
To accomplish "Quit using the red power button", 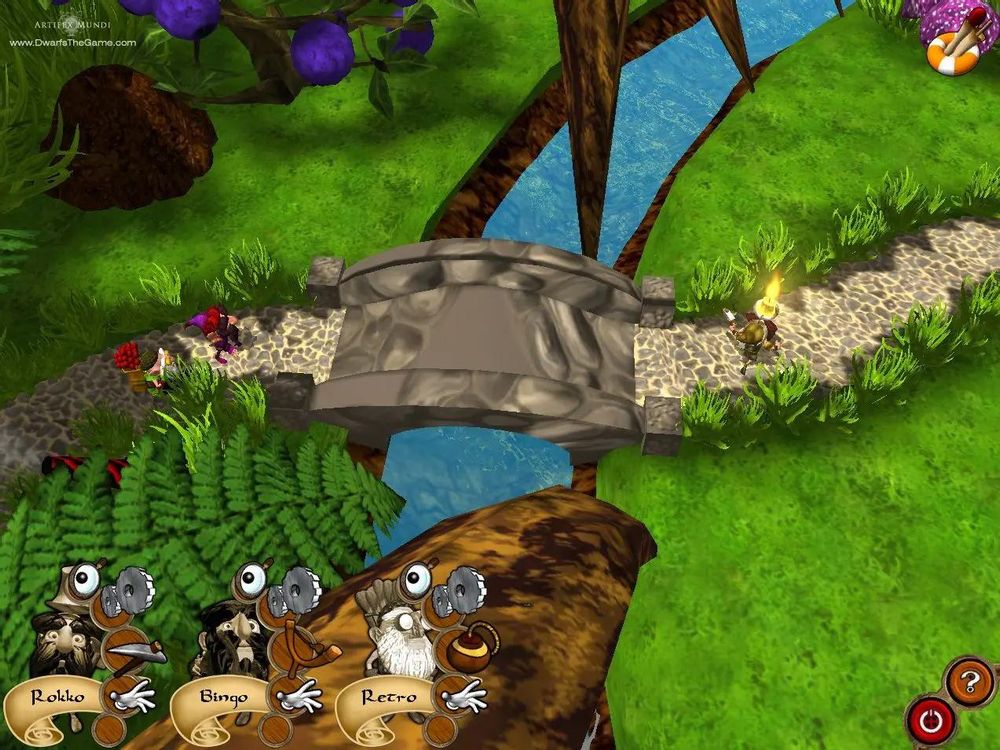I will pyautogui.click(x=930, y=718).
